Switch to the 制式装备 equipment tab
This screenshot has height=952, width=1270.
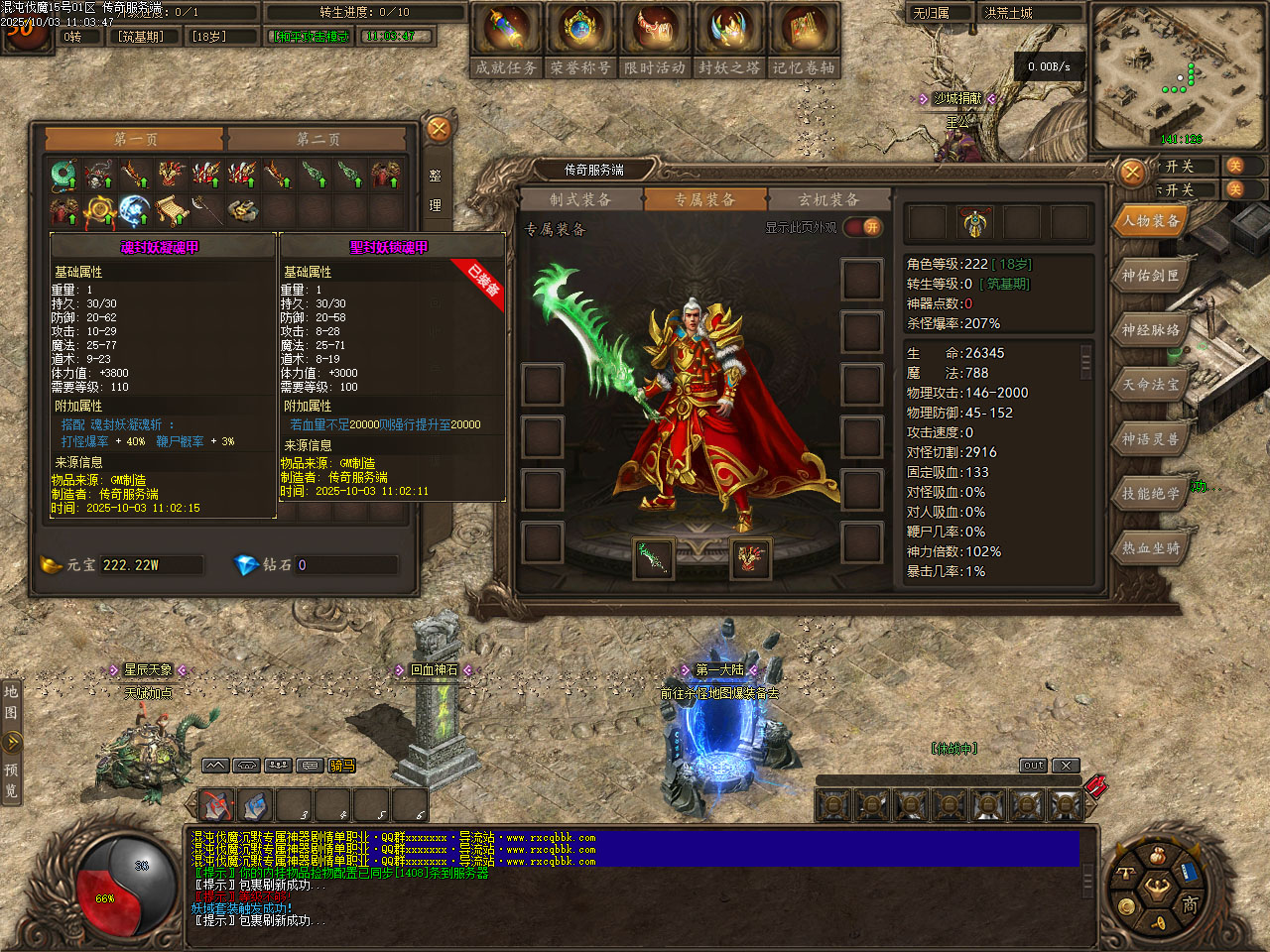click(x=580, y=199)
